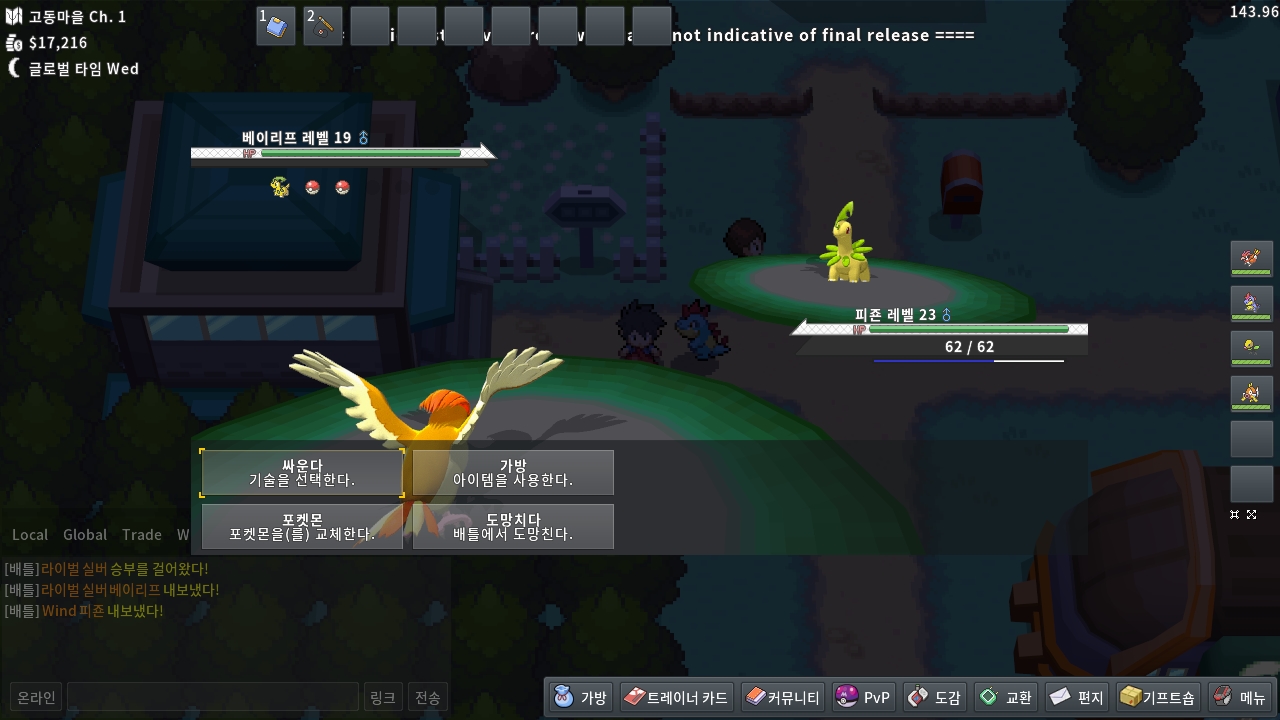Open the PvP menu
This screenshot has width=1280, height=720.
[864, 697]
